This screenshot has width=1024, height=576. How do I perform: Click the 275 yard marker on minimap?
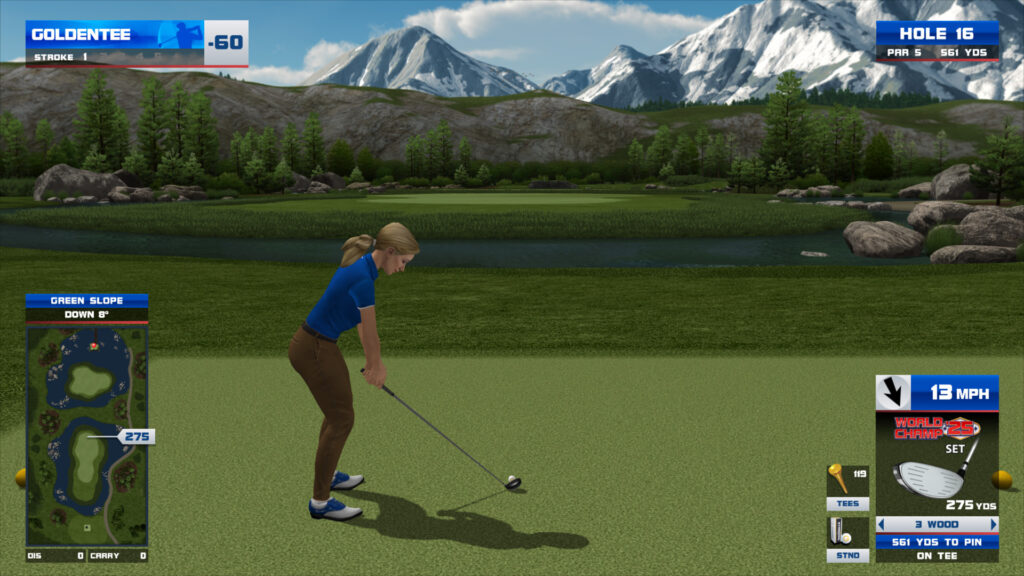pos(137,436)
